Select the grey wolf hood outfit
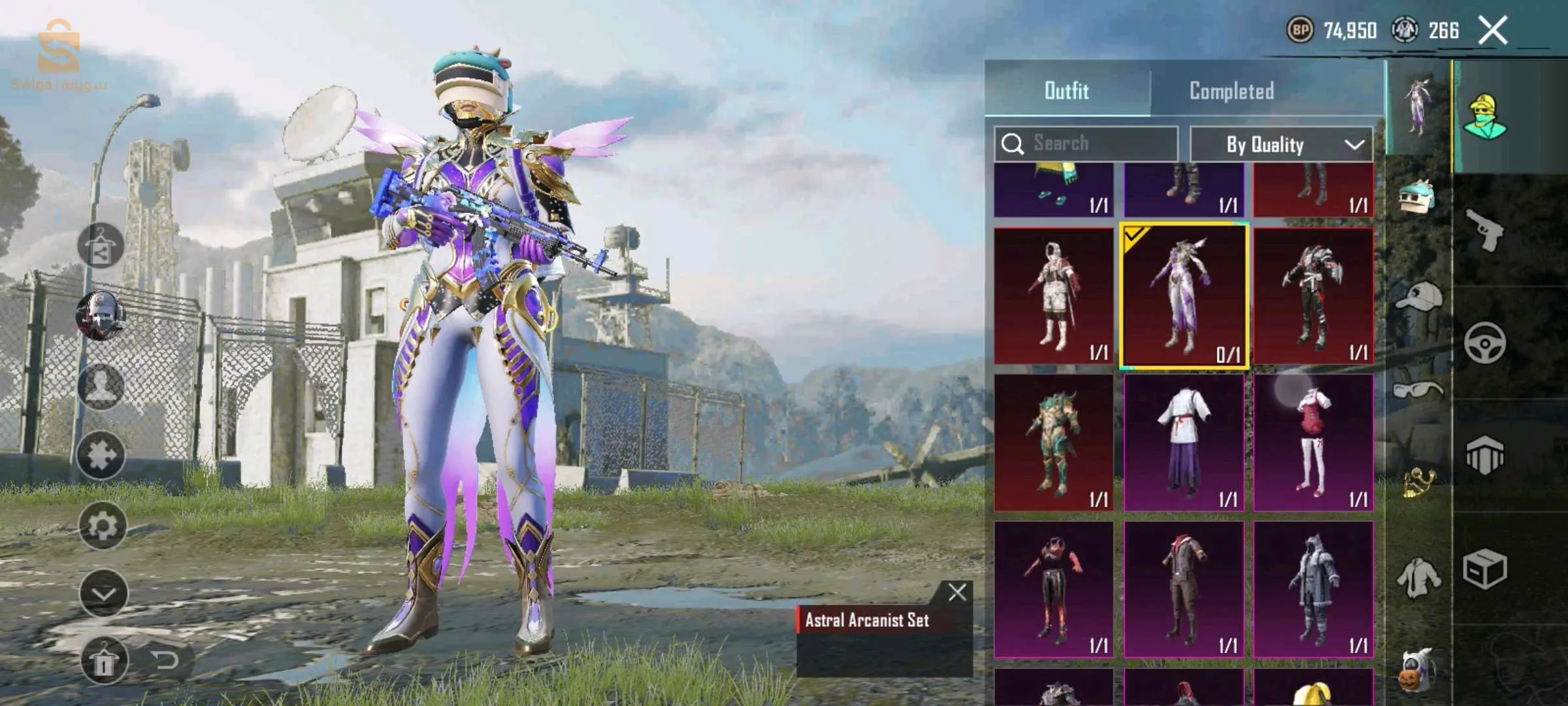The height and width of the screenshot is (706, 1568). (x=1313, y=590)
